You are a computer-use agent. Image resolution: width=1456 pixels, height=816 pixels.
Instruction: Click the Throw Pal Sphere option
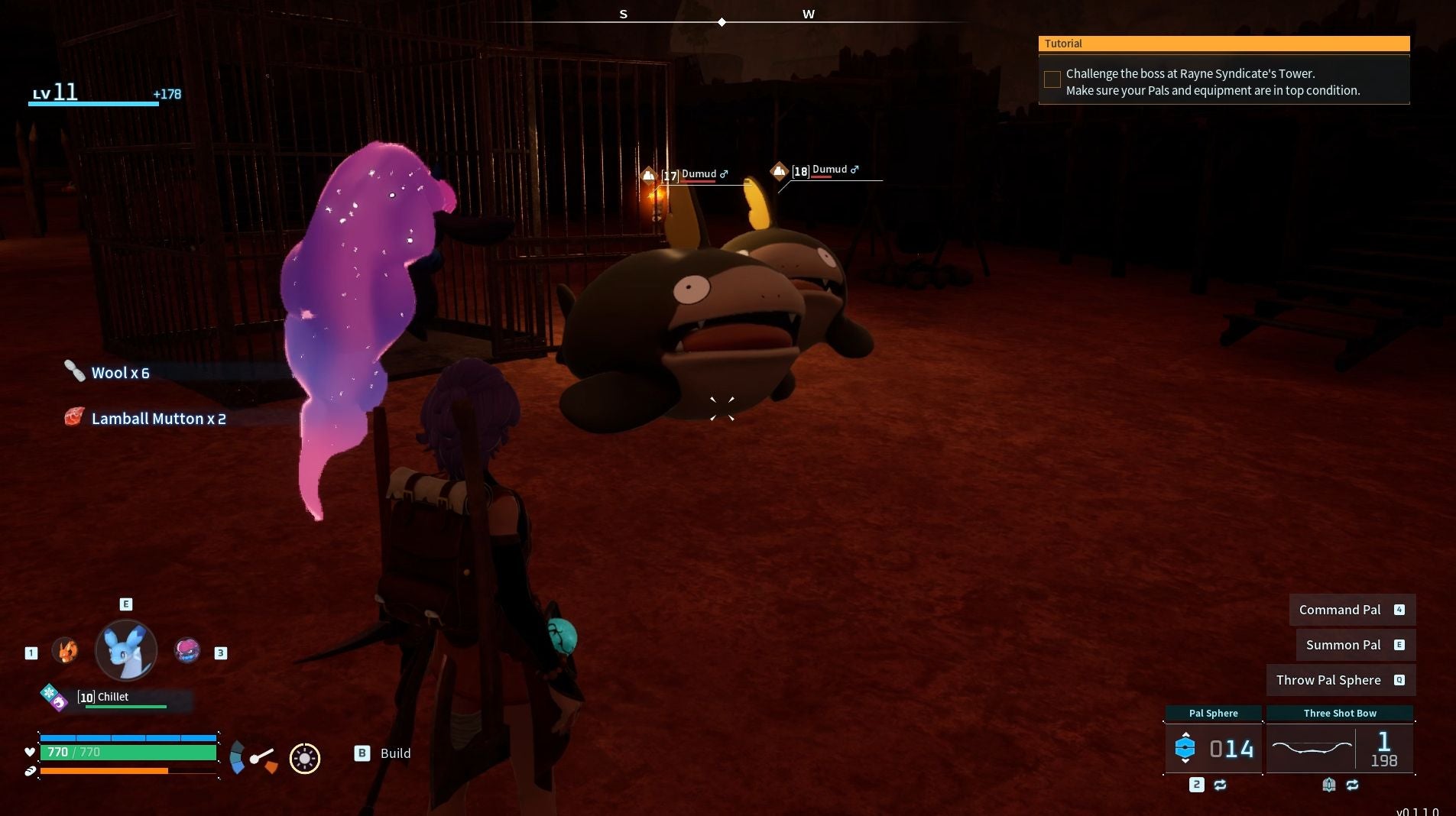[x=1340, y=680]
